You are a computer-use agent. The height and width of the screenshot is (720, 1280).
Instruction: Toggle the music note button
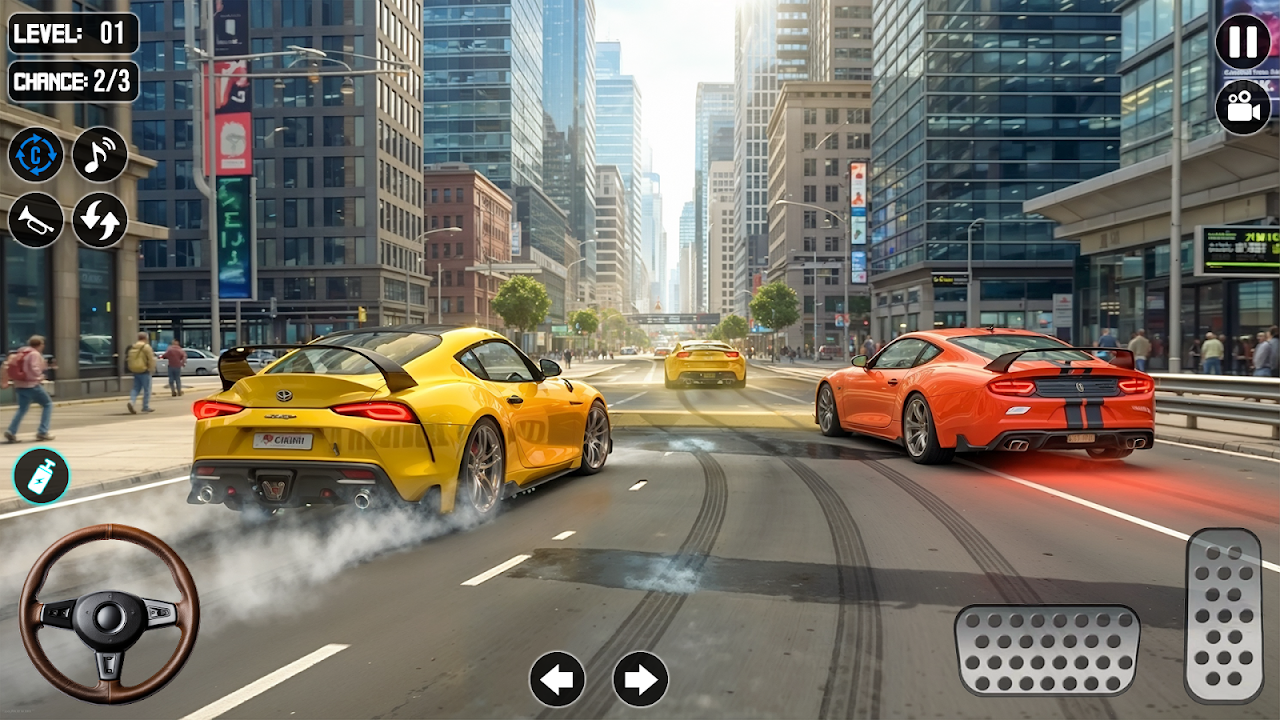(100, 154)
